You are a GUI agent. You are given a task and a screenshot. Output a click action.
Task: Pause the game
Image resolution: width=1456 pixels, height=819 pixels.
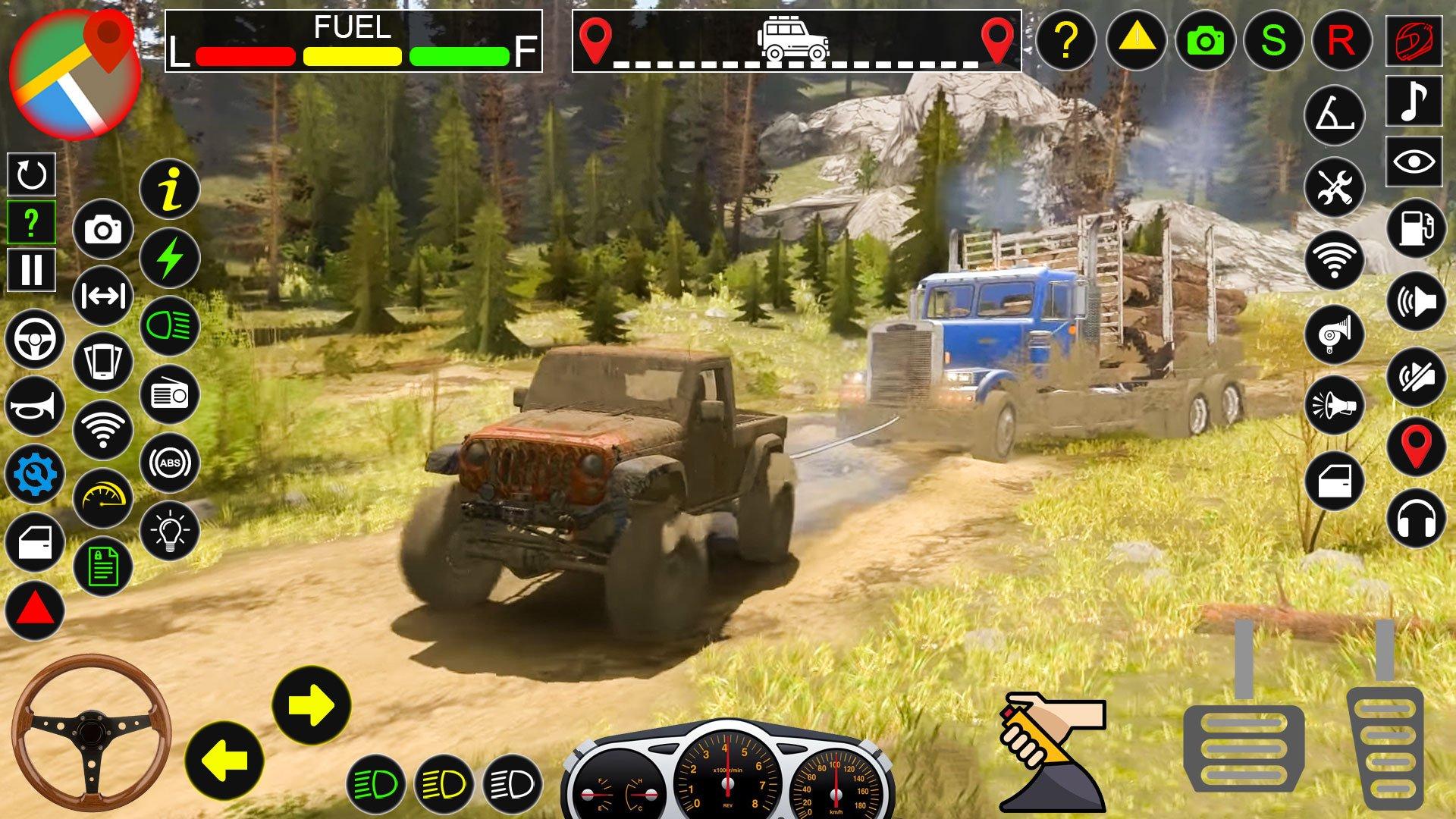pyautogui.click(x=31, y=271)
